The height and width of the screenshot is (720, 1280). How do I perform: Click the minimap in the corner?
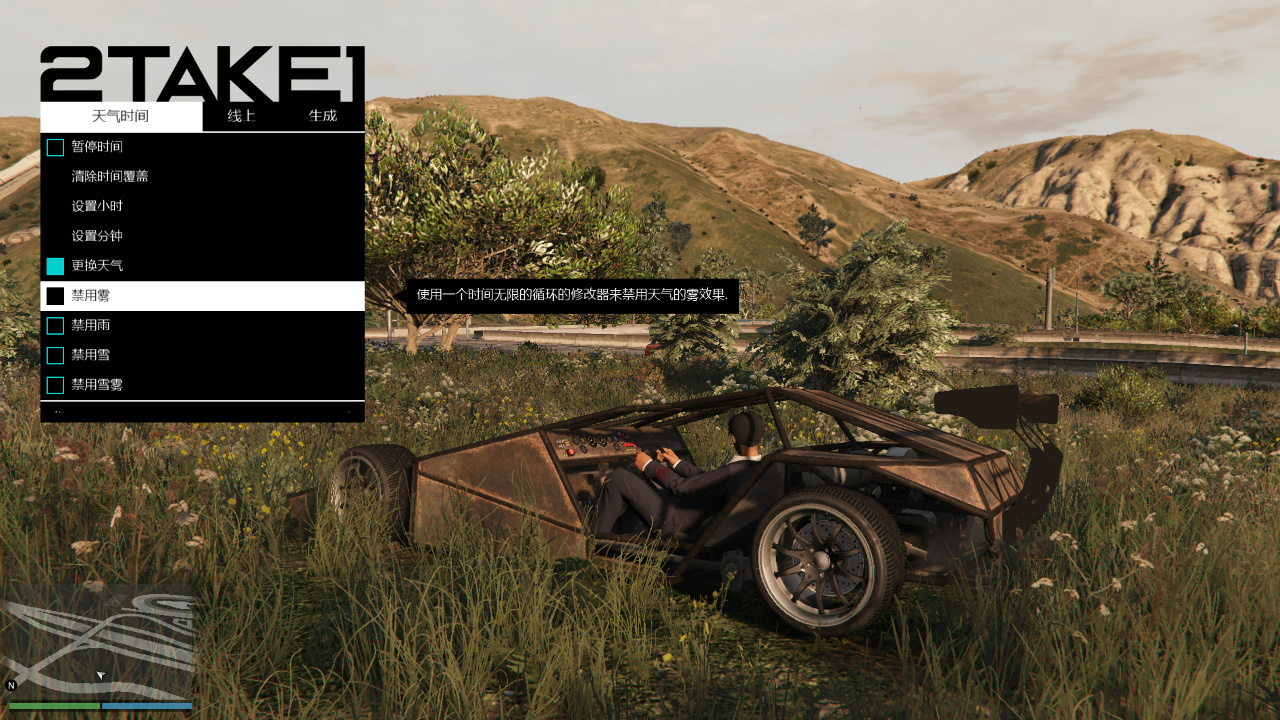pos(98,646)
